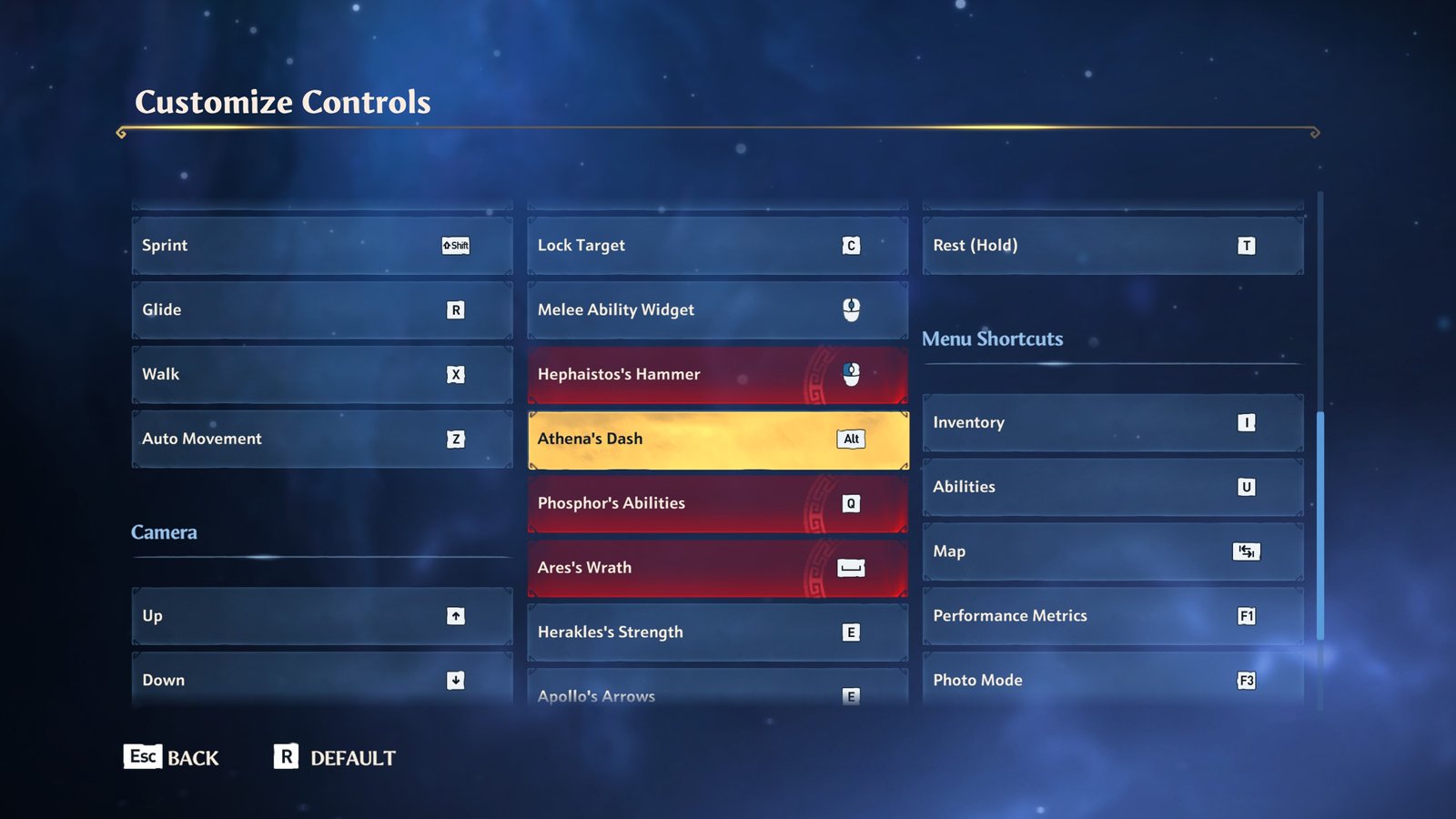1456x819 pixels.
Task: Select the Inventory shortcut row
Action: click(1112, 423)
